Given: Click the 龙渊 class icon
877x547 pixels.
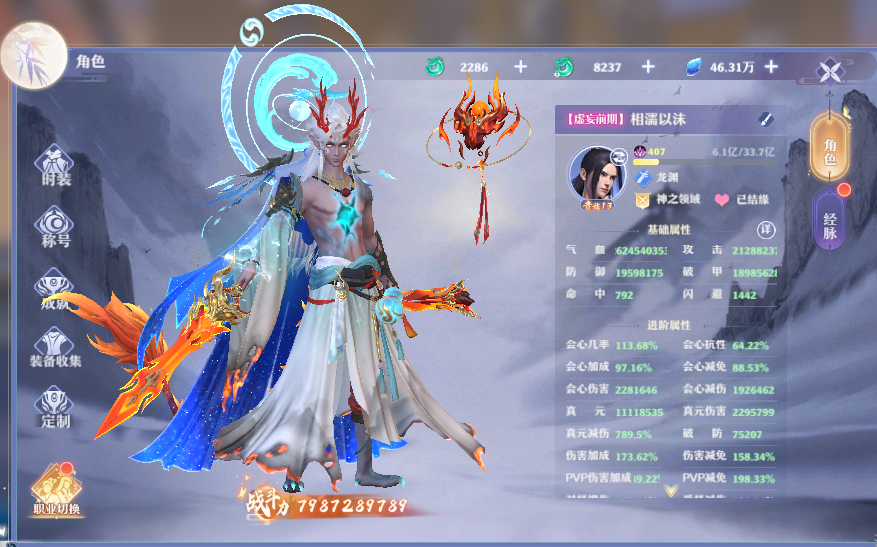Looking at the screenshot, I should (x=642, y=177).
